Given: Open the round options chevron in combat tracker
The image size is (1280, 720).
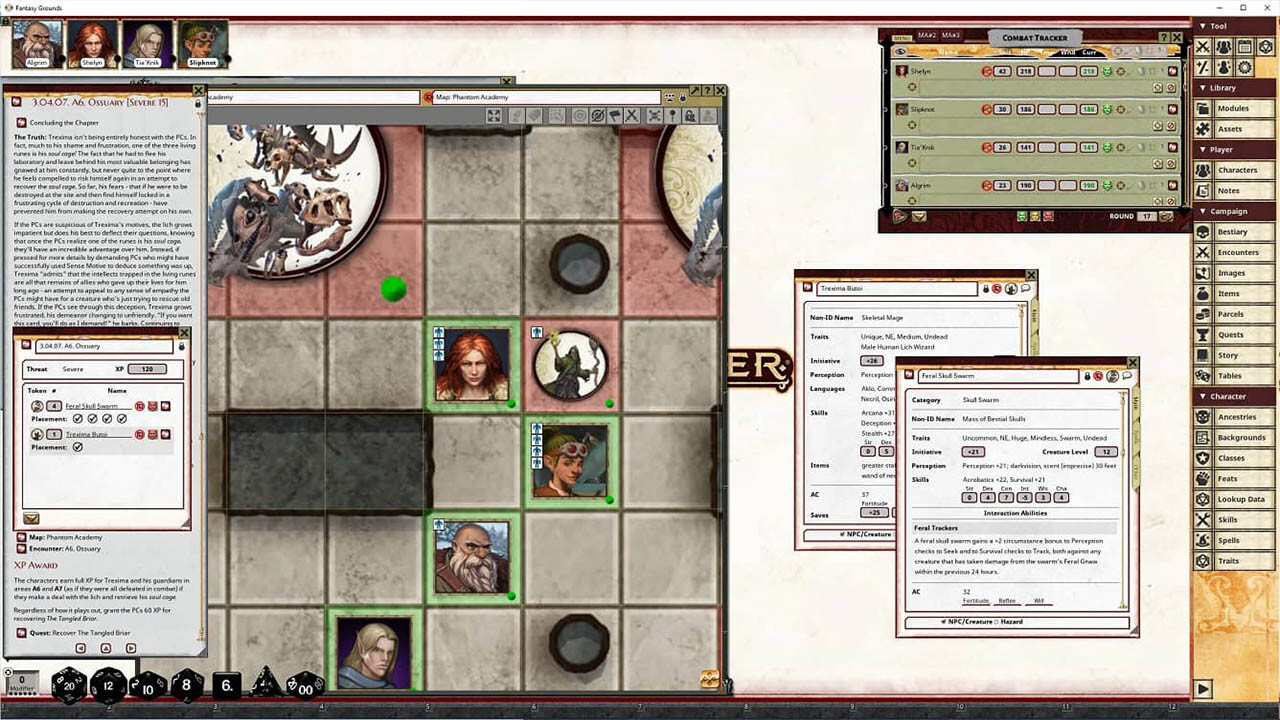Looking at the screenshot, I should click(1166, 216).
